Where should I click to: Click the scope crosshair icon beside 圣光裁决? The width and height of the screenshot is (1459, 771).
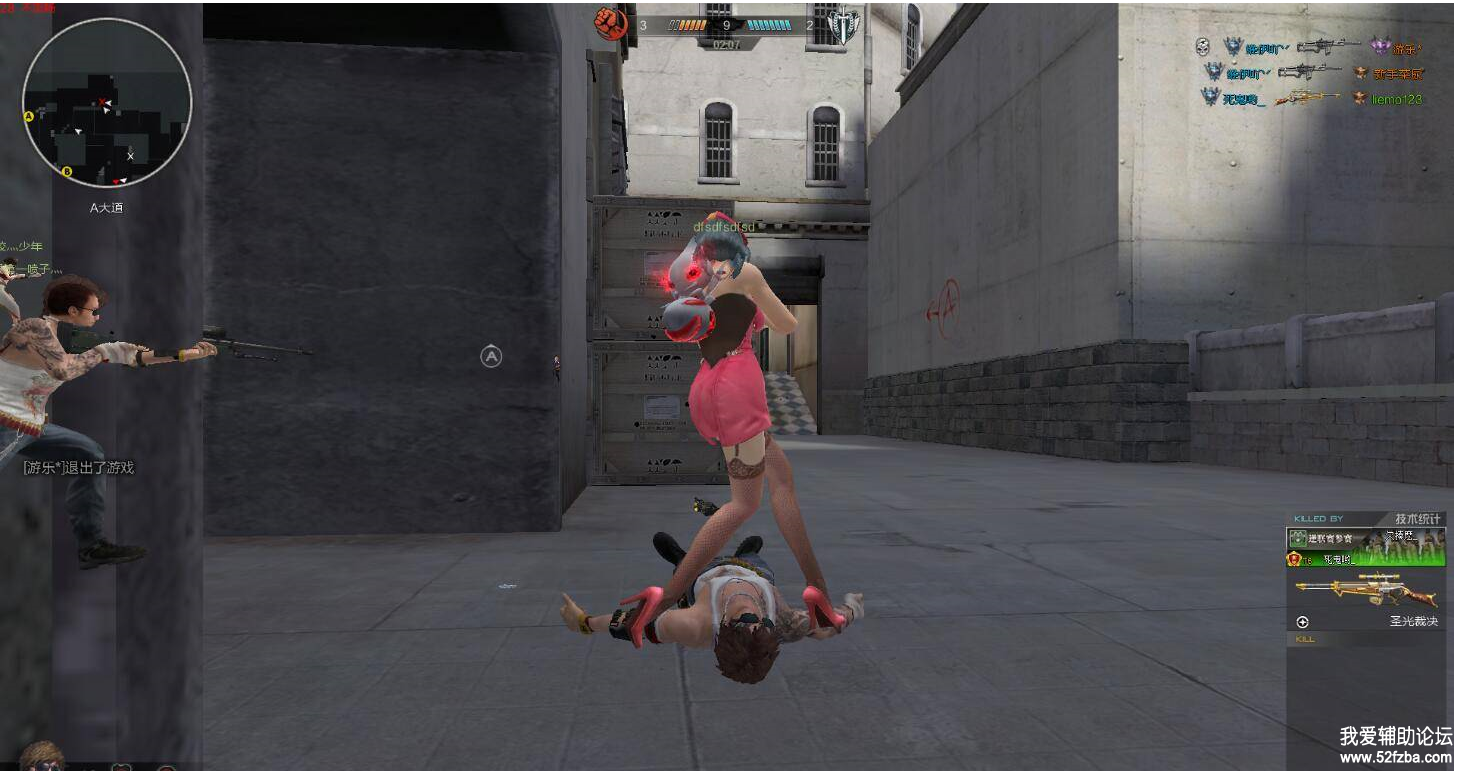1302,622
